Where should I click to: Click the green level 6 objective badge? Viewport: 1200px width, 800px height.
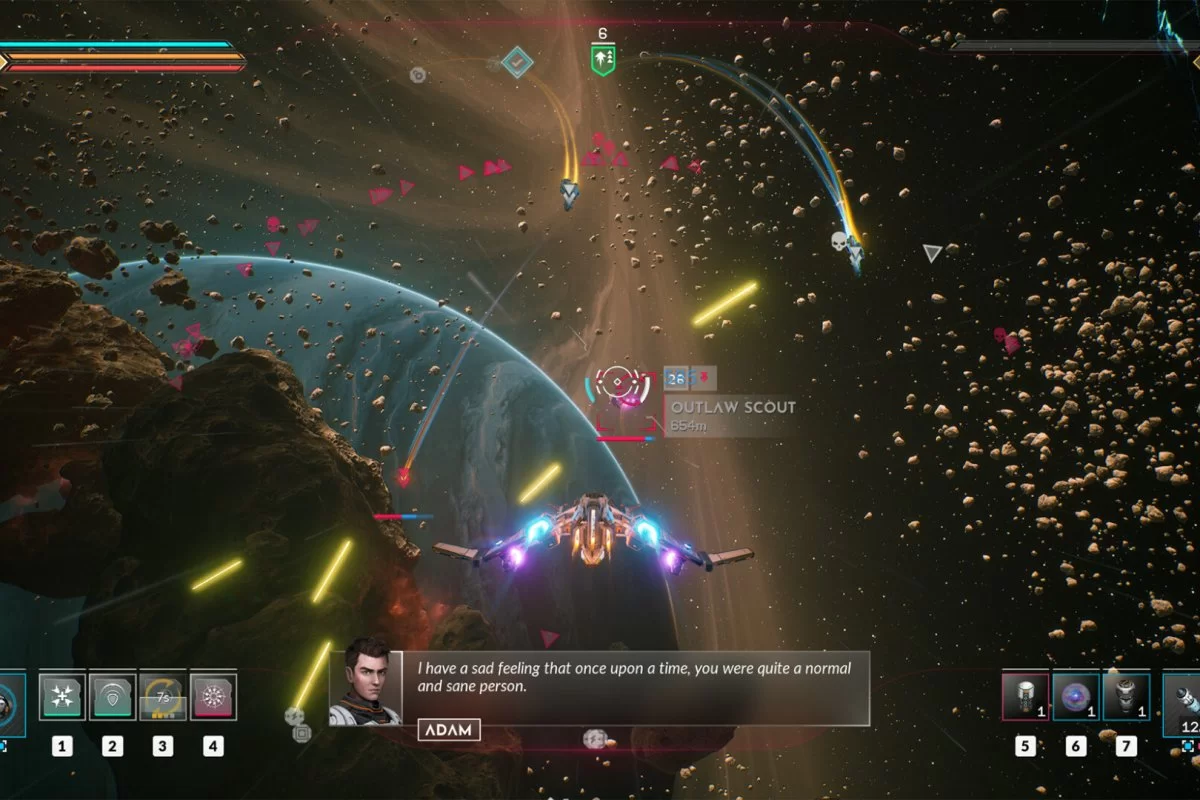tap(602, 58)
